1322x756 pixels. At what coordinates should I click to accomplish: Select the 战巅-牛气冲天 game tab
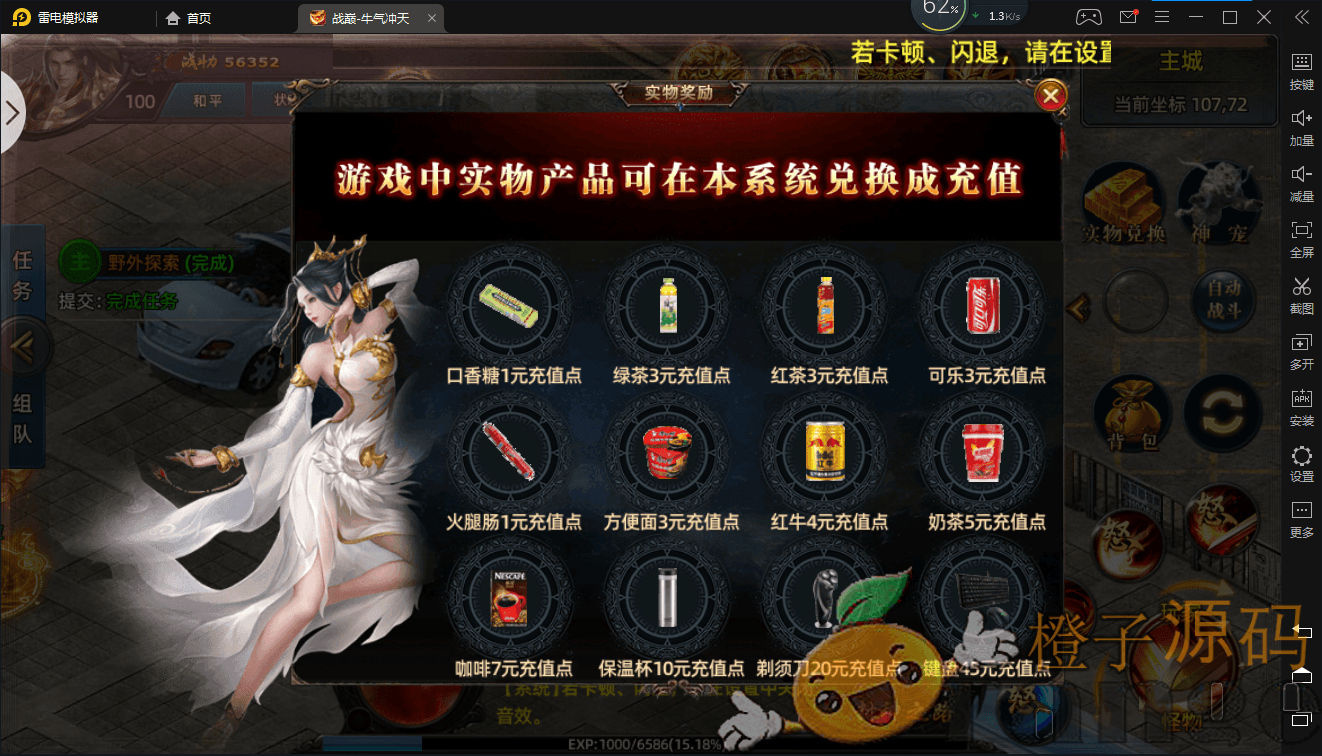point(370,17)
